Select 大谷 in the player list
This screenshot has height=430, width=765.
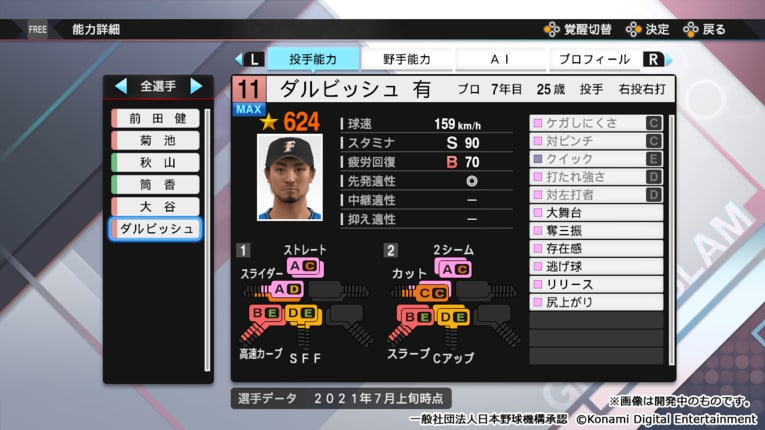pyautogui.click(x=156, y=206)
